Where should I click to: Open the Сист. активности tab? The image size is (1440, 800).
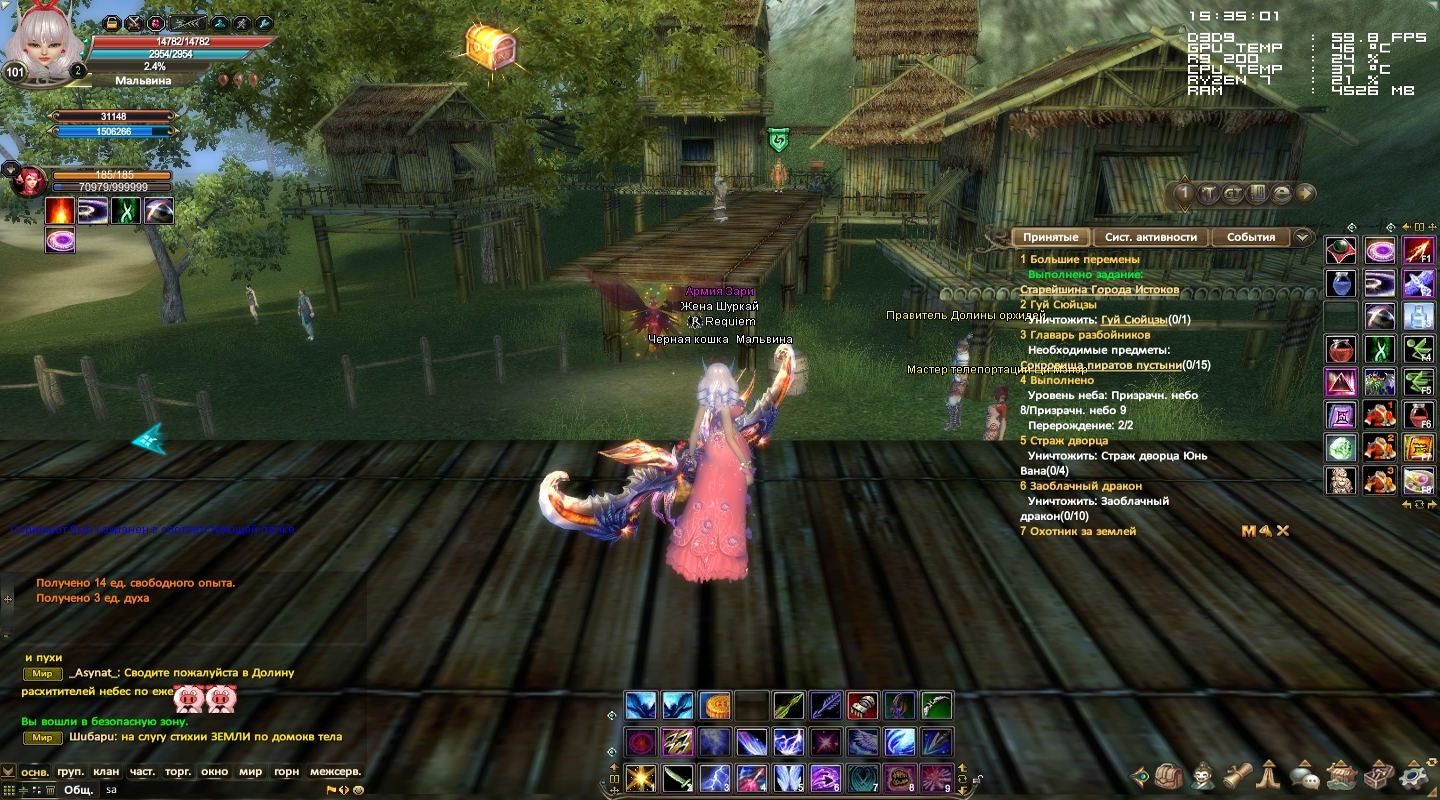click(x=1151, y=237)
